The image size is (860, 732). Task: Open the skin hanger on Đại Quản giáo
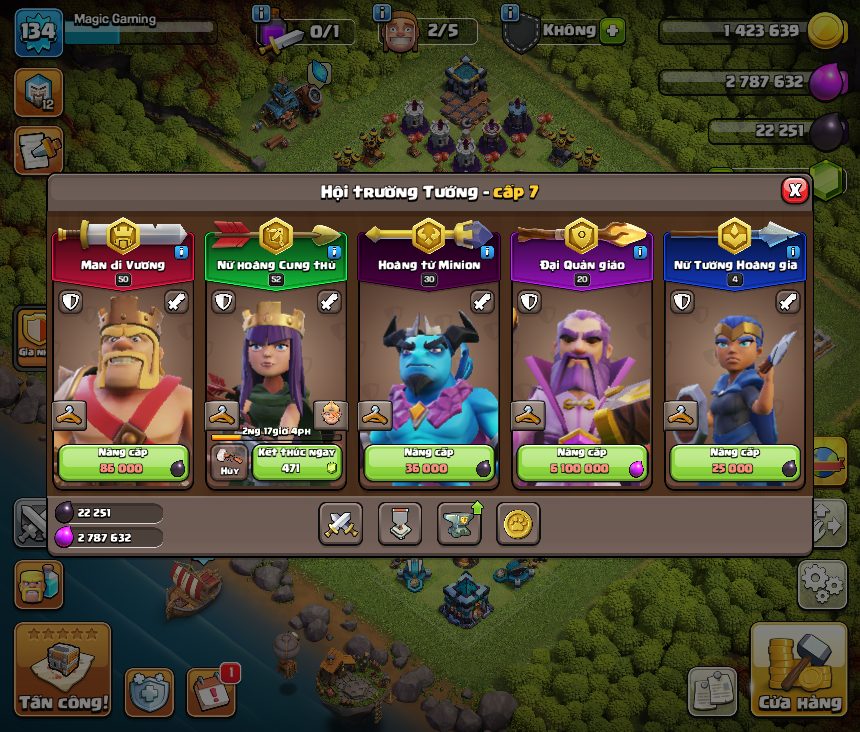(527, 414)
